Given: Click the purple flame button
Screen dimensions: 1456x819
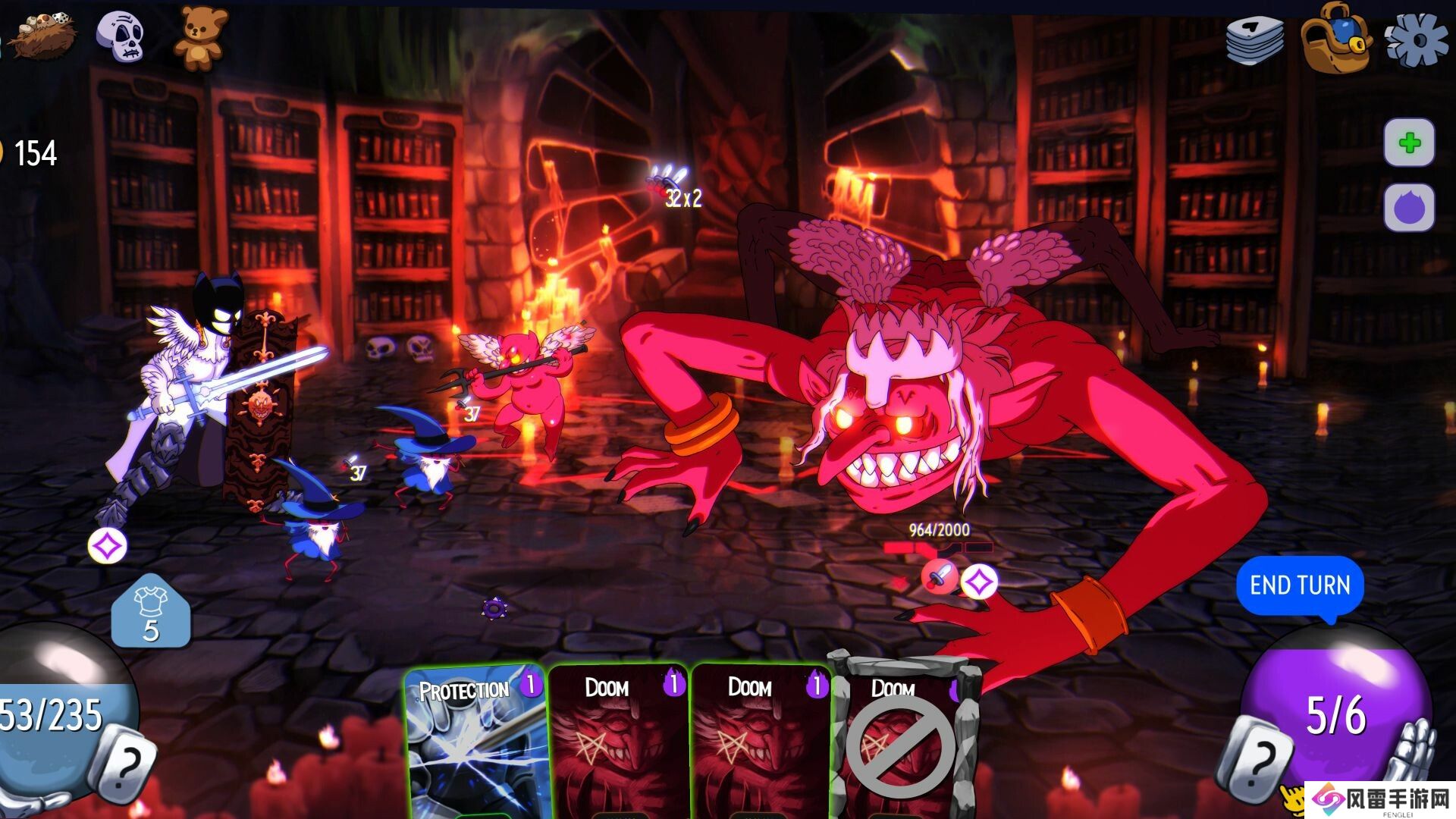Looking at the screenshot, I should point(1409,207).
